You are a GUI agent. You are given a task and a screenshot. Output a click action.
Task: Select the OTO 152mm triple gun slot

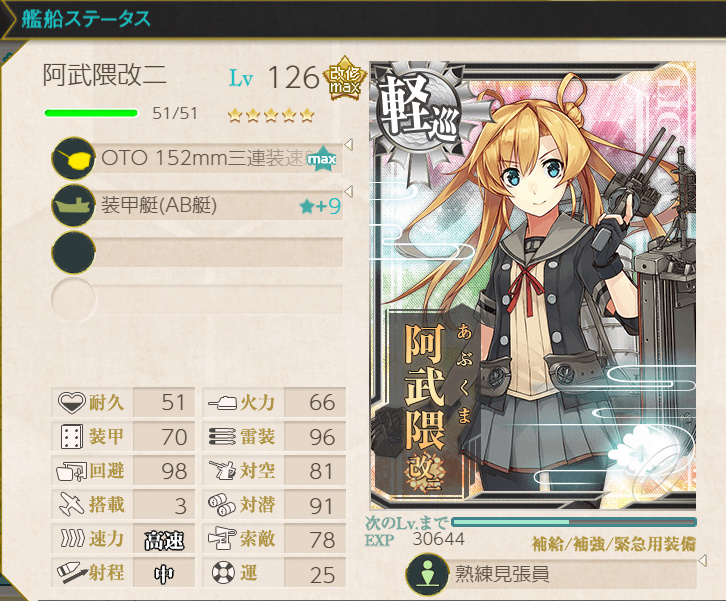click(x=200, y=159)
